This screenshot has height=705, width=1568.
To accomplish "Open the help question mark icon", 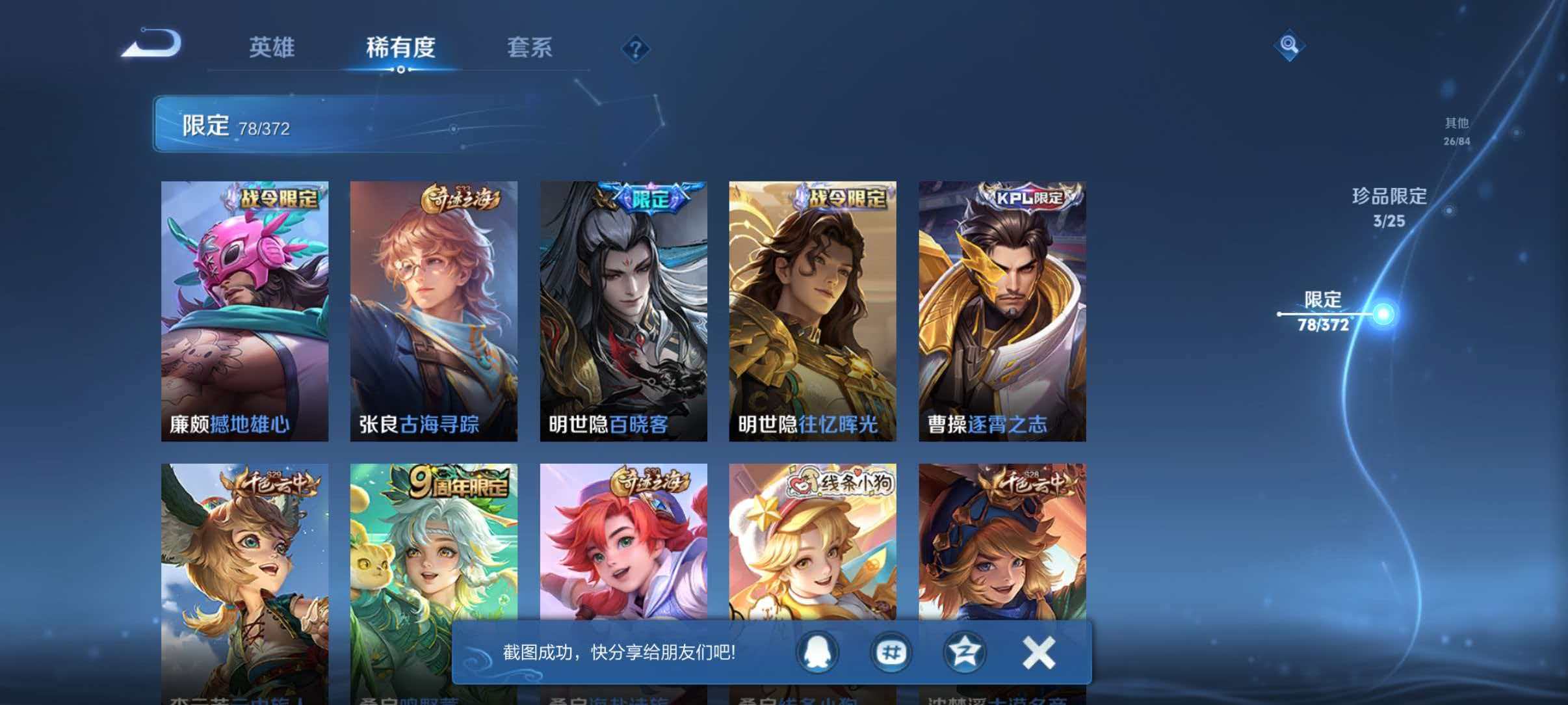I will 636,48.
